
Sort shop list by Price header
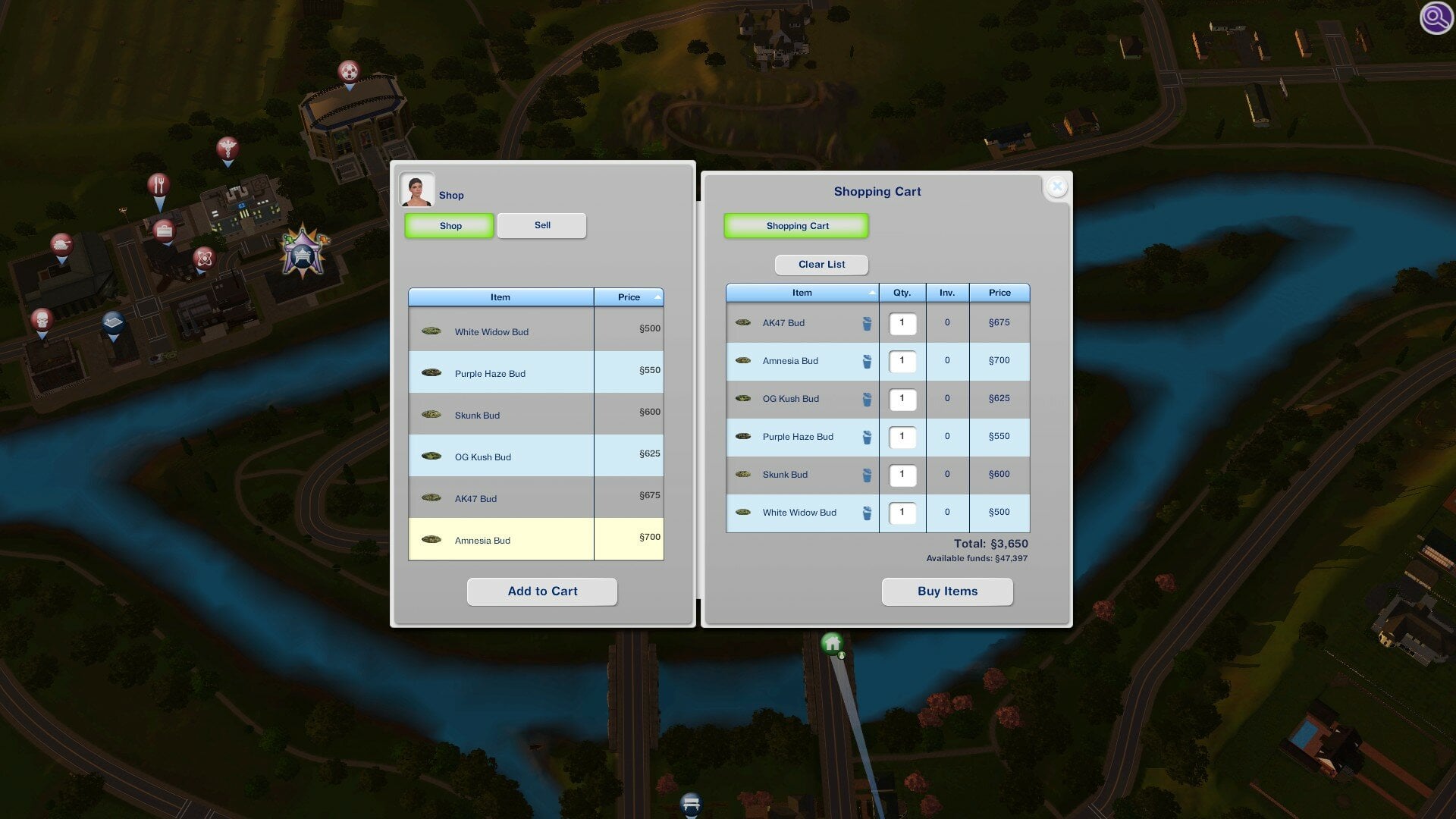628,297
